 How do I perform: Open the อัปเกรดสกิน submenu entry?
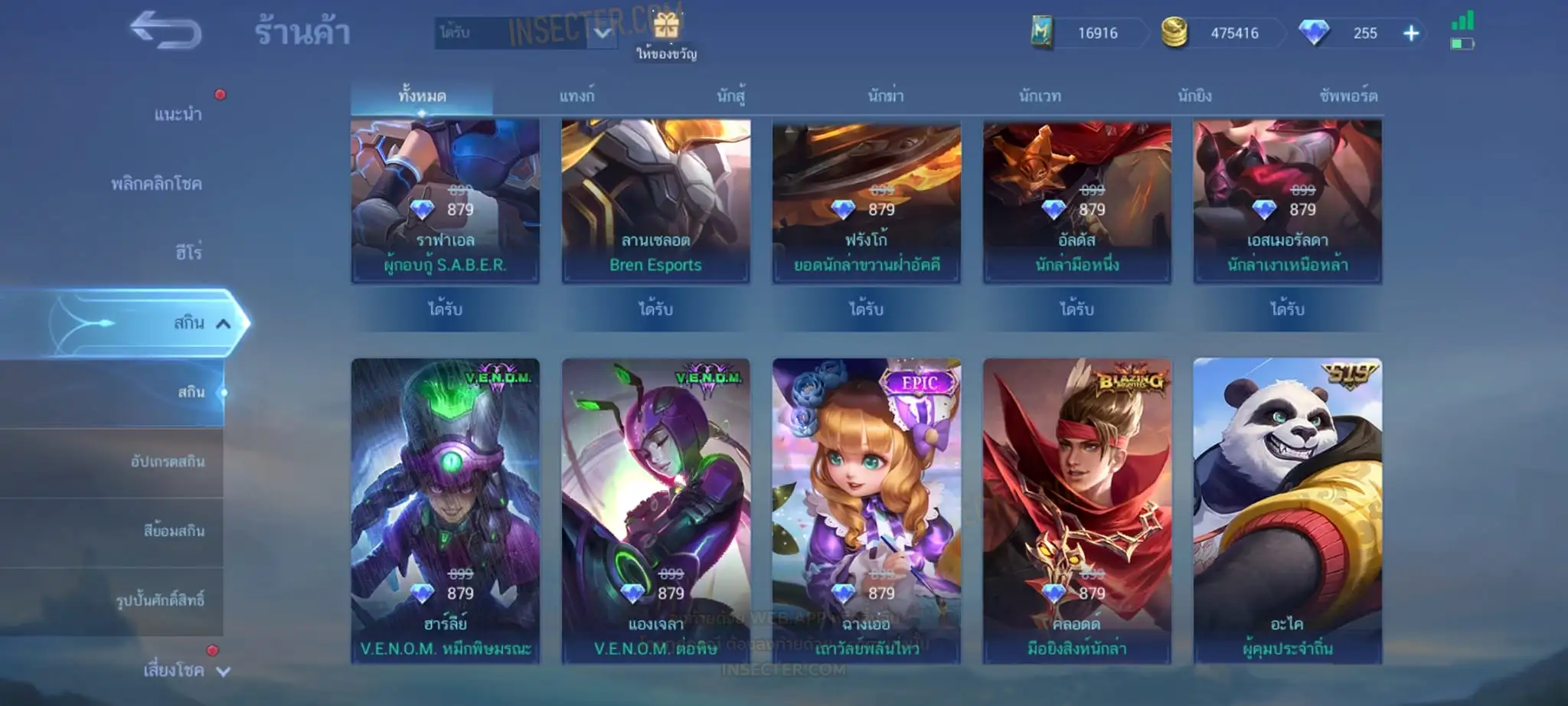167,462
